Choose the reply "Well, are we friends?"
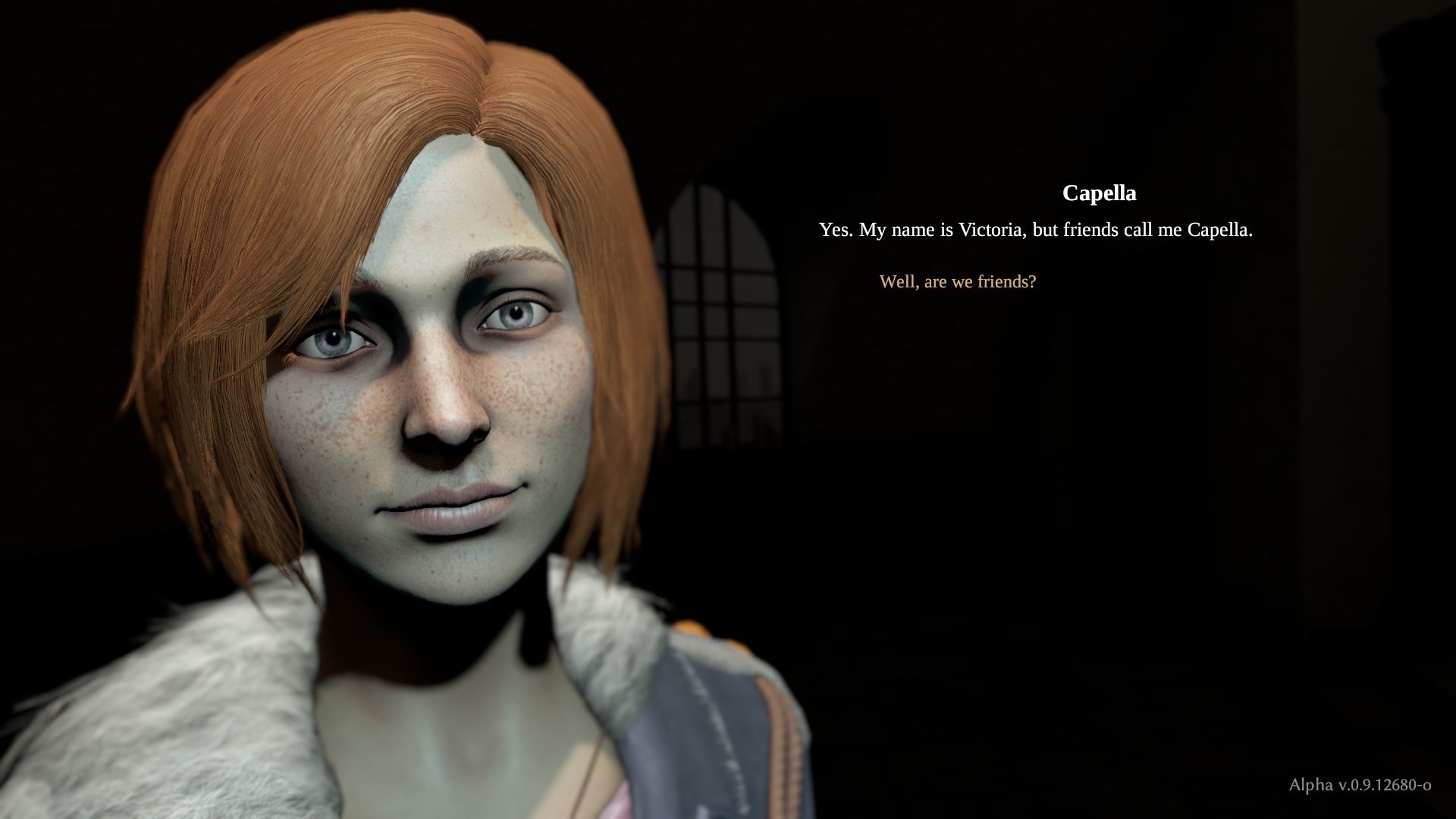The image size is (1456, 819). [957, 282]
